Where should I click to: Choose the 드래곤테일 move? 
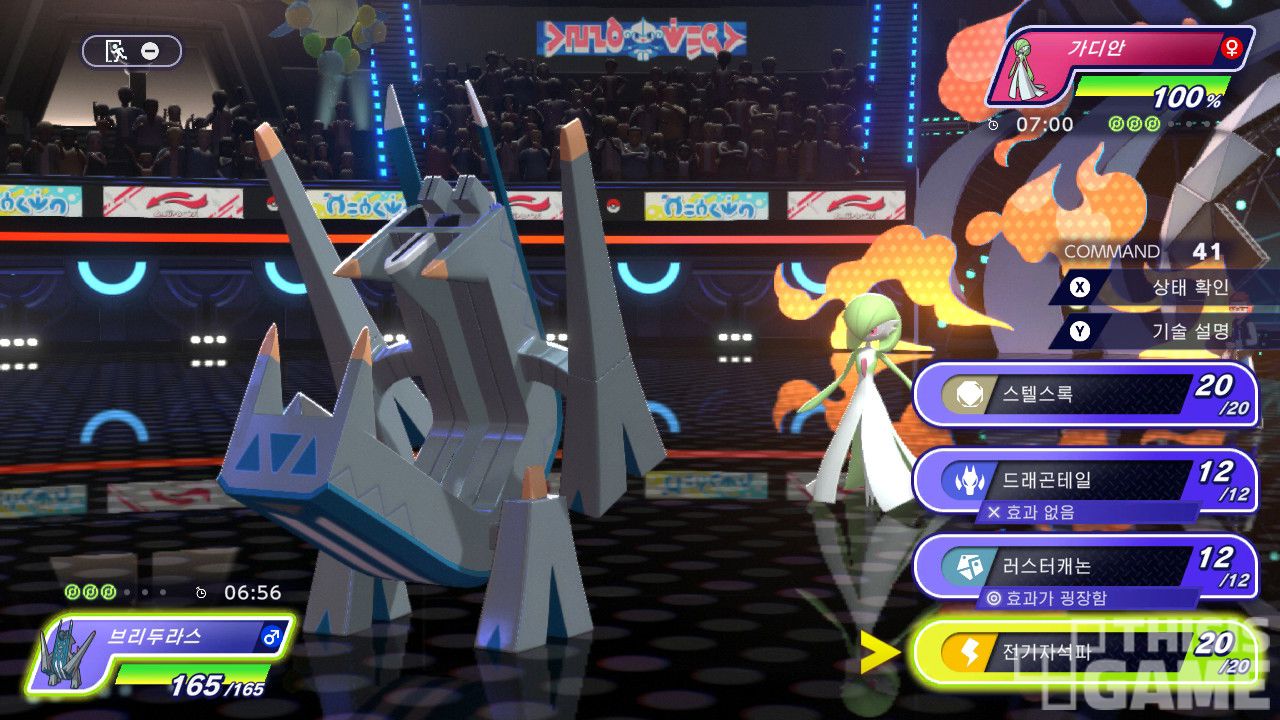pyautogui.click(x=1085, y=480)
